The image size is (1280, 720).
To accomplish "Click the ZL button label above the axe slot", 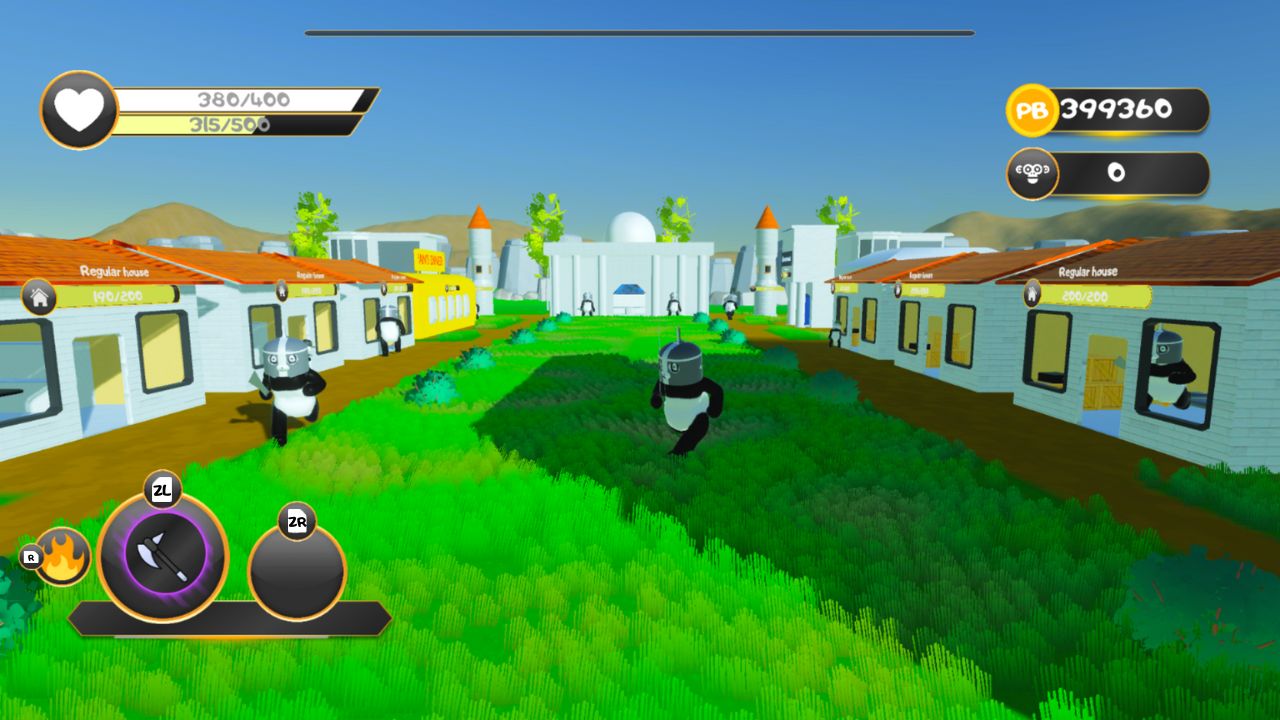I will click(x=161, y=490).
